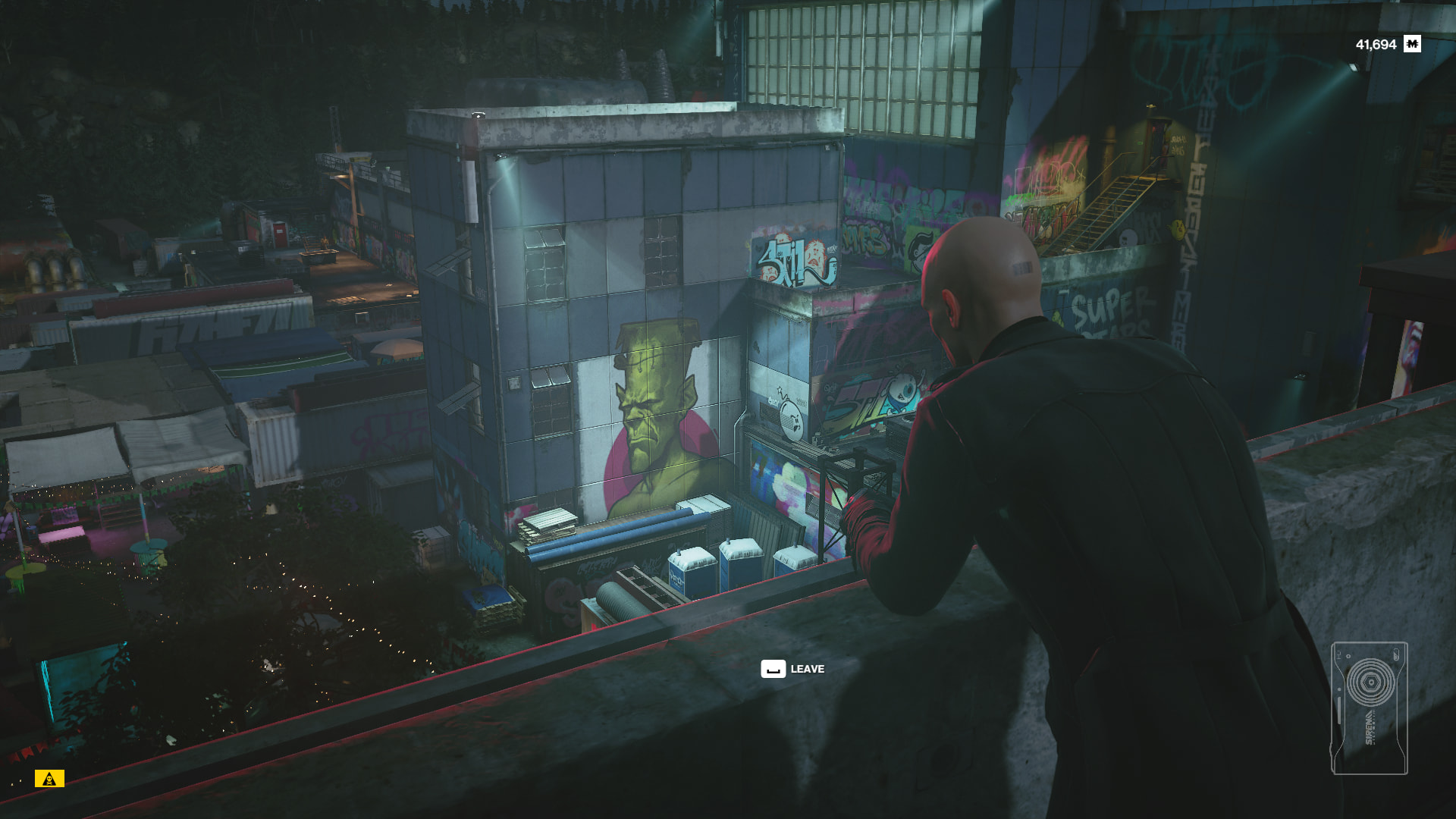Screen dimensions: 1456x819
Task: Click the yellow skull warning icon
Action: tap(49, 779)
